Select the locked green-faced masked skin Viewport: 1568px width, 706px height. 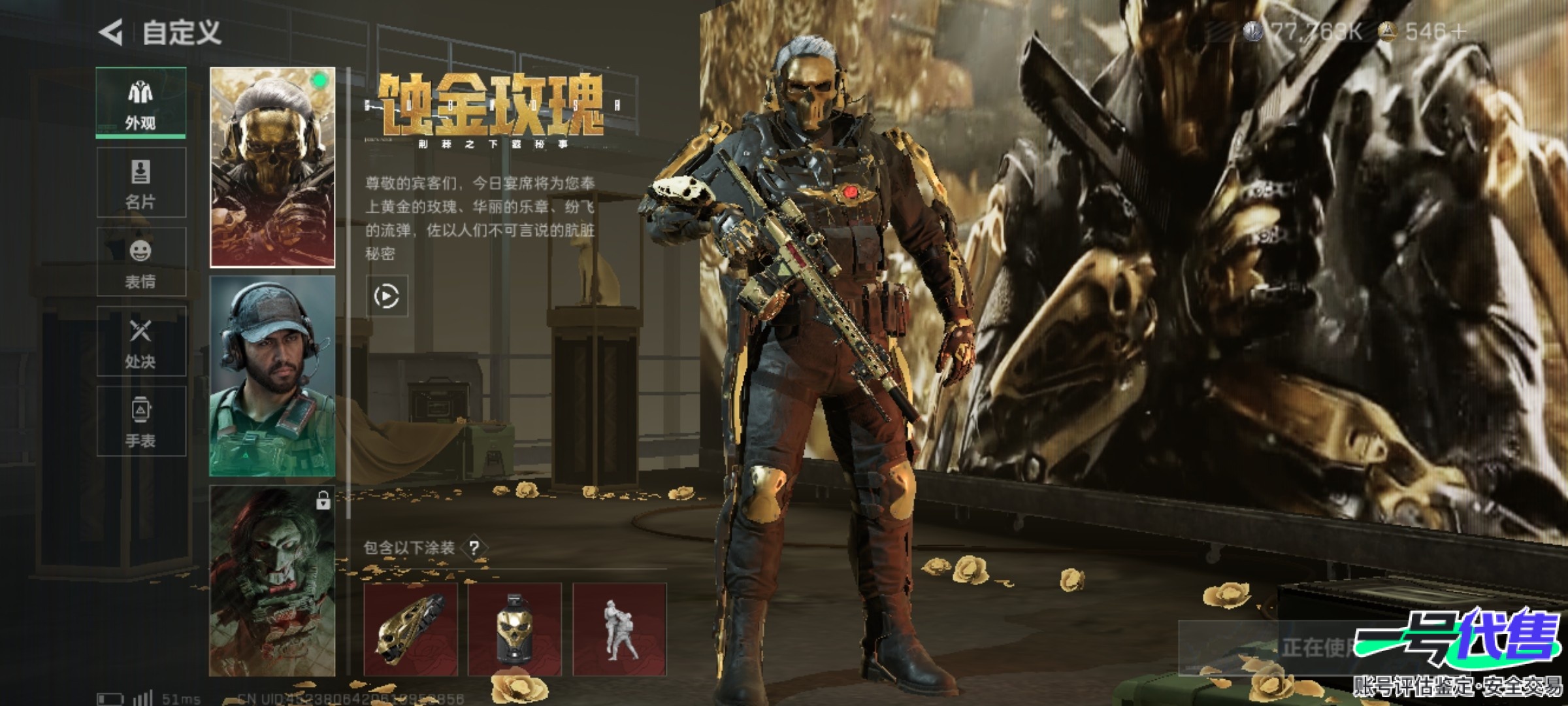tap(272, 580)
